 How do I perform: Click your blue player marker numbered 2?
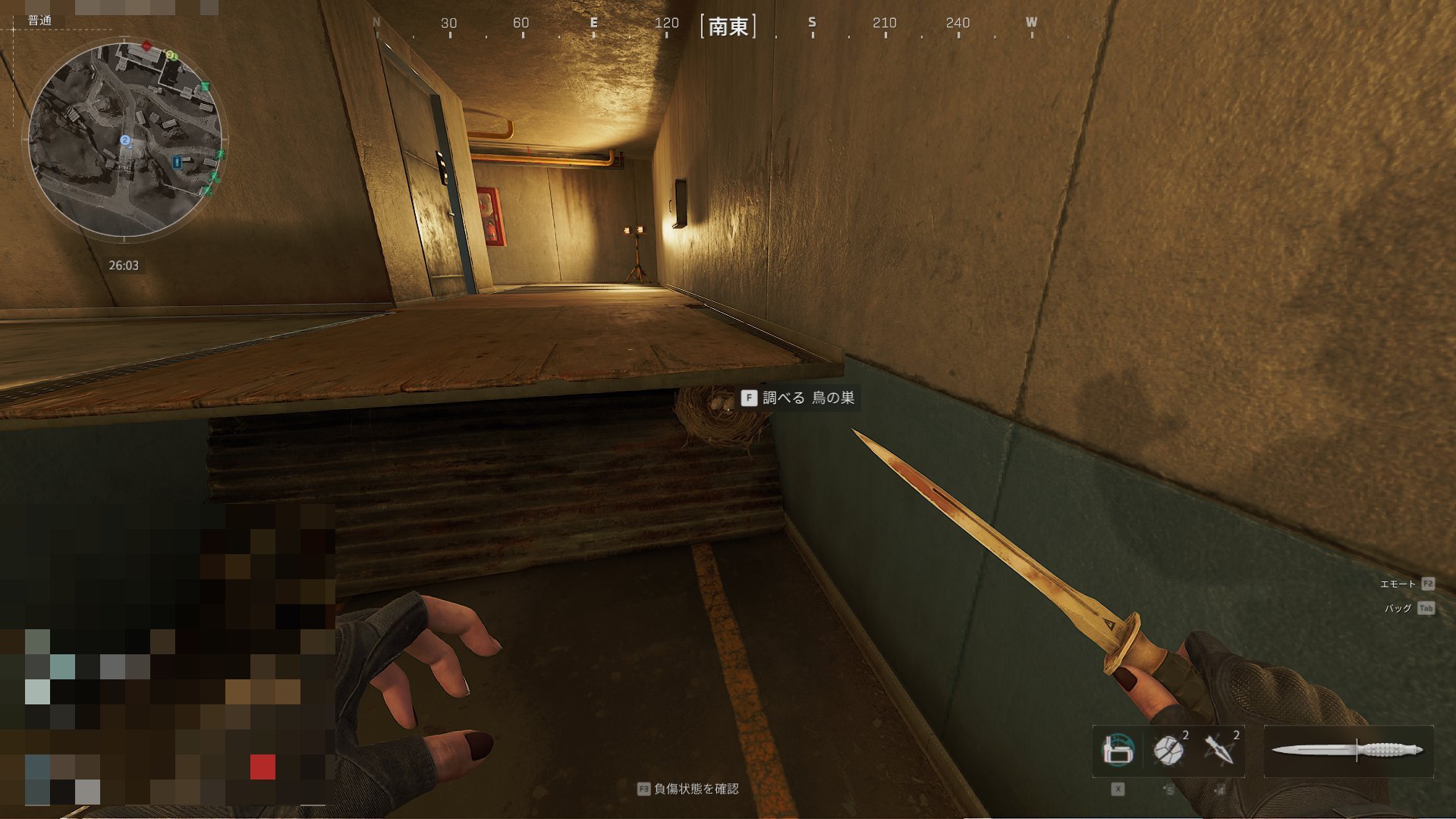pyautogui.click(x=124, y=140)
